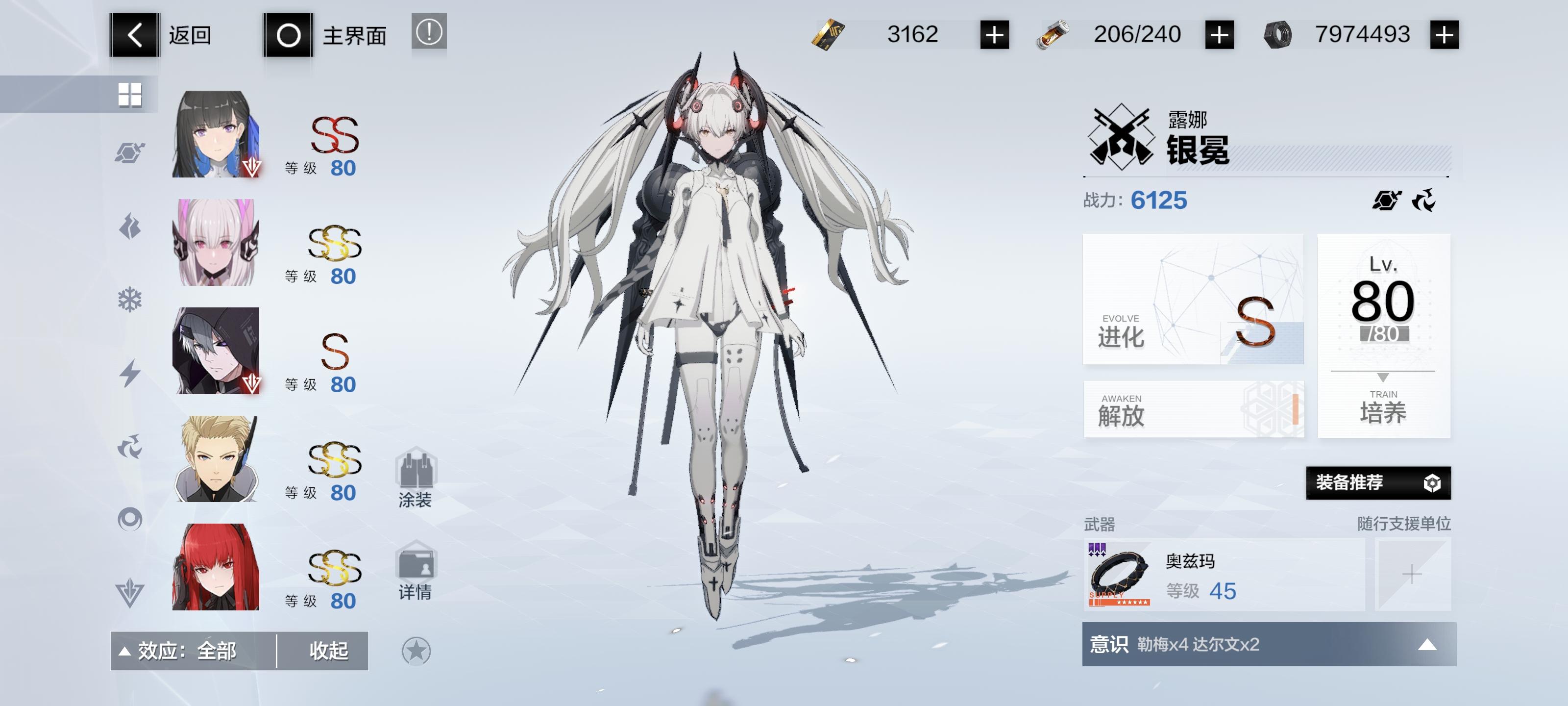Select the grid "all elements" filter icon

(x=131, y=95)
